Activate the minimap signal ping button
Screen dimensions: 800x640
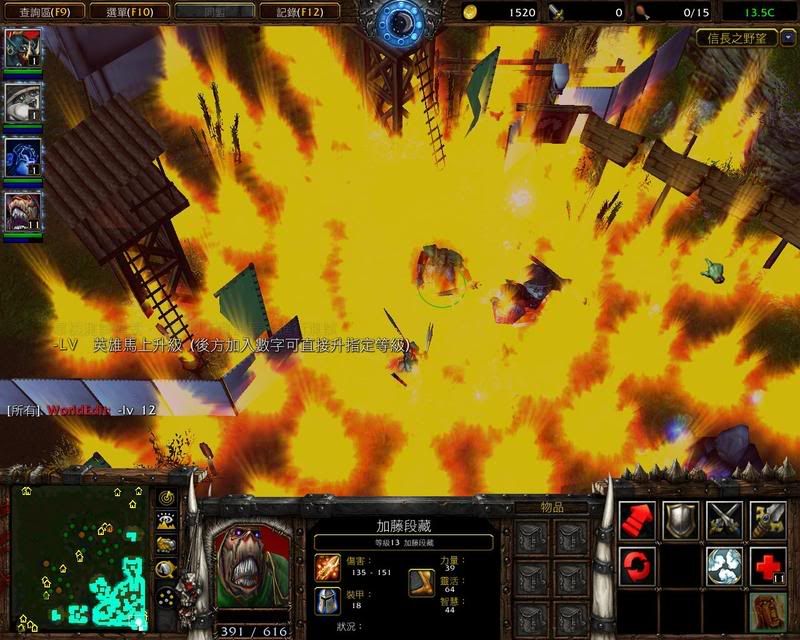point(166,498)
